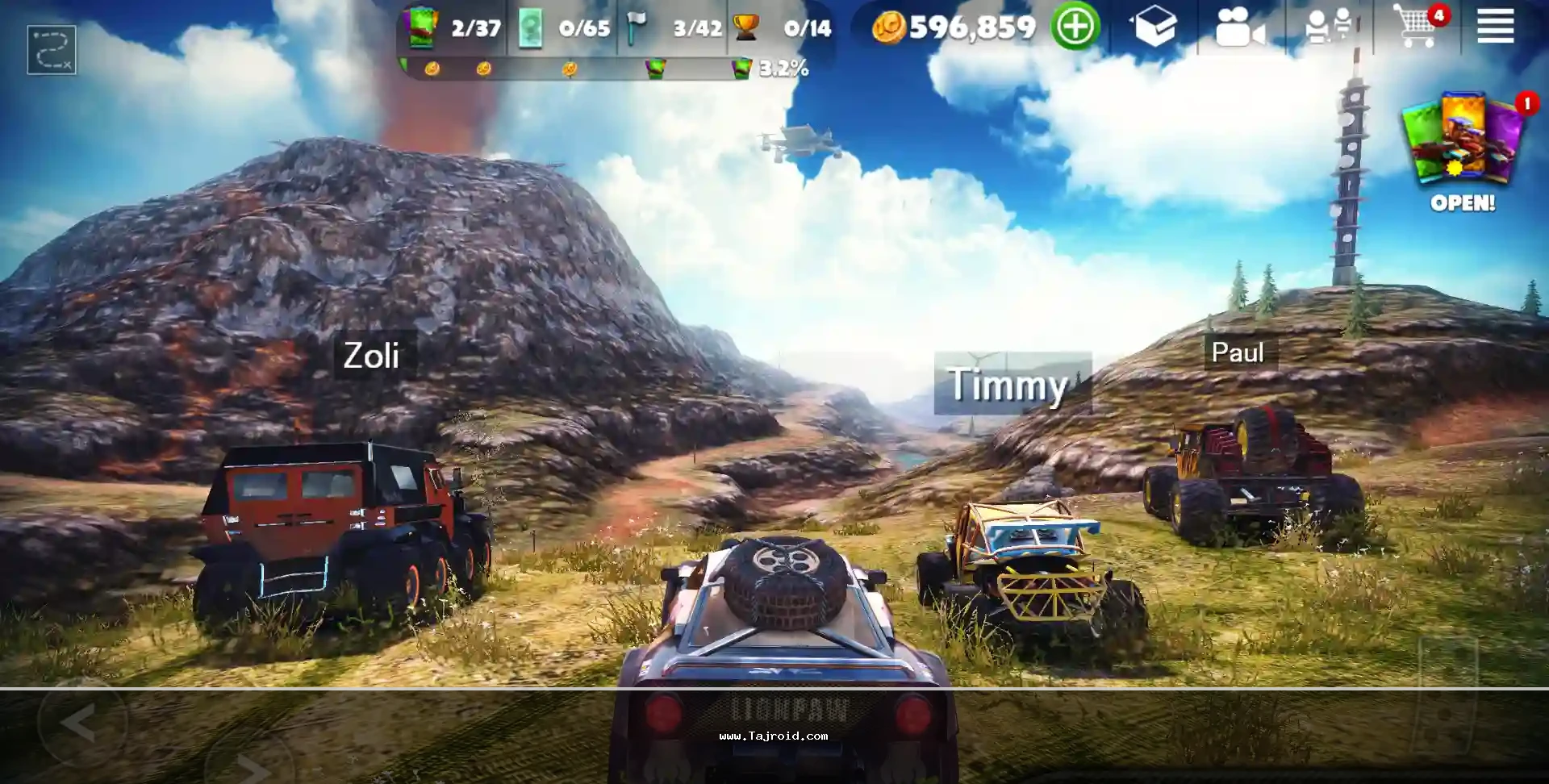Select player Timmy's name tag
The height and width of the screenshot is (784, 1549).
pos(1008,384)
